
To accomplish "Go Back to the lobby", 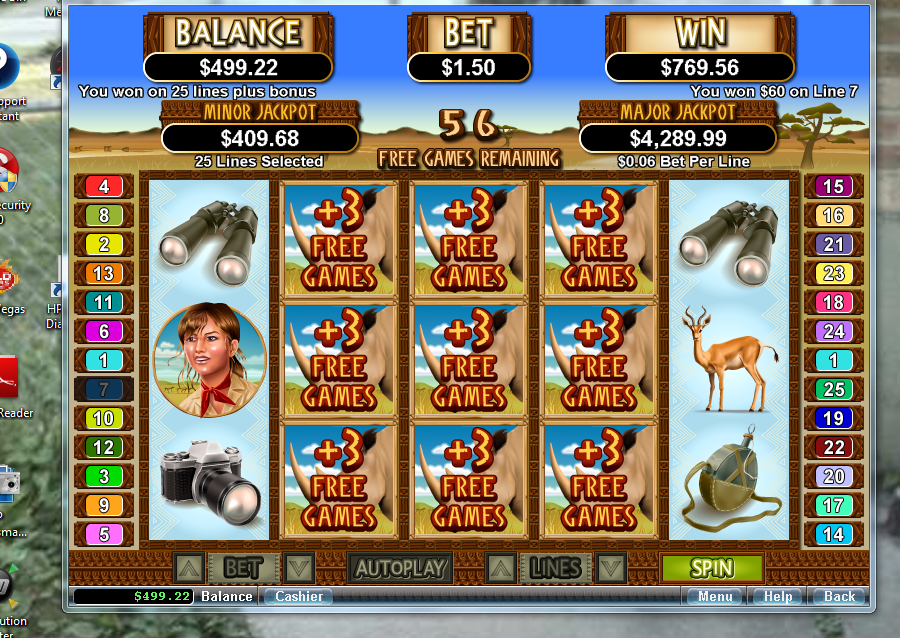I will 839,596.
